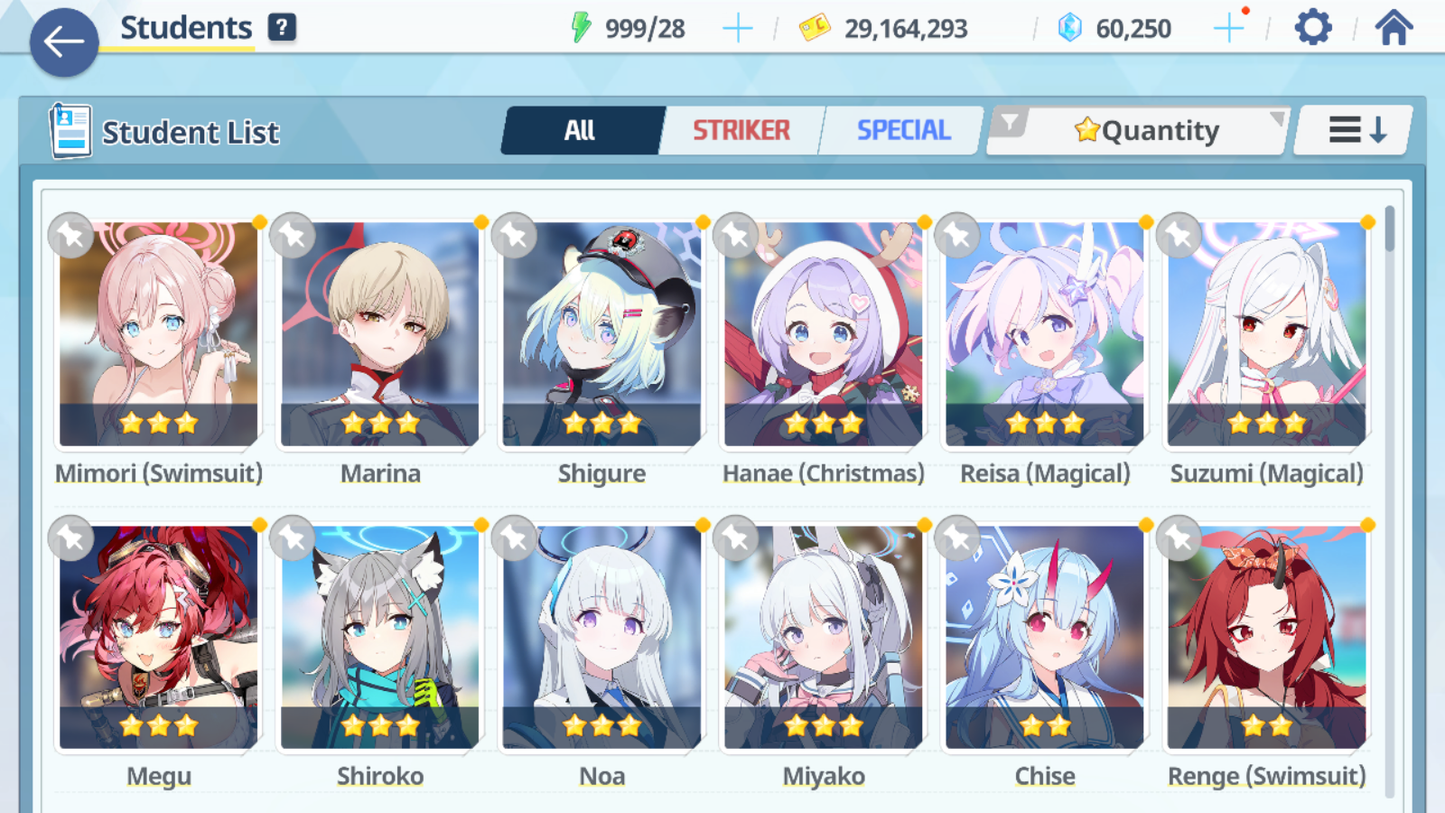Viewport: 1445px width, 813px height.
Task: Toggle the pin on Noa's card
Action: 515,538
